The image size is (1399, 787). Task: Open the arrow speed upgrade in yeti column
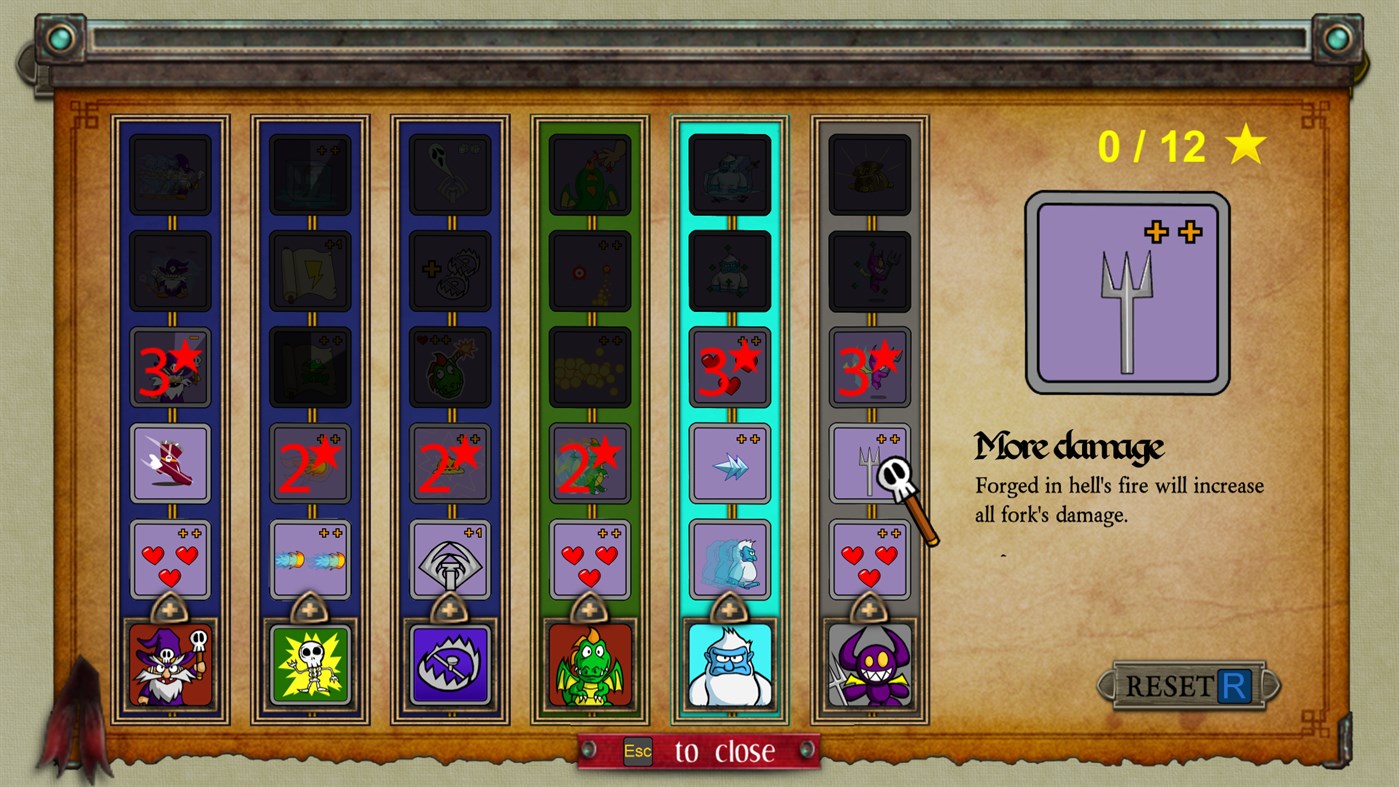tap(729, 463)
